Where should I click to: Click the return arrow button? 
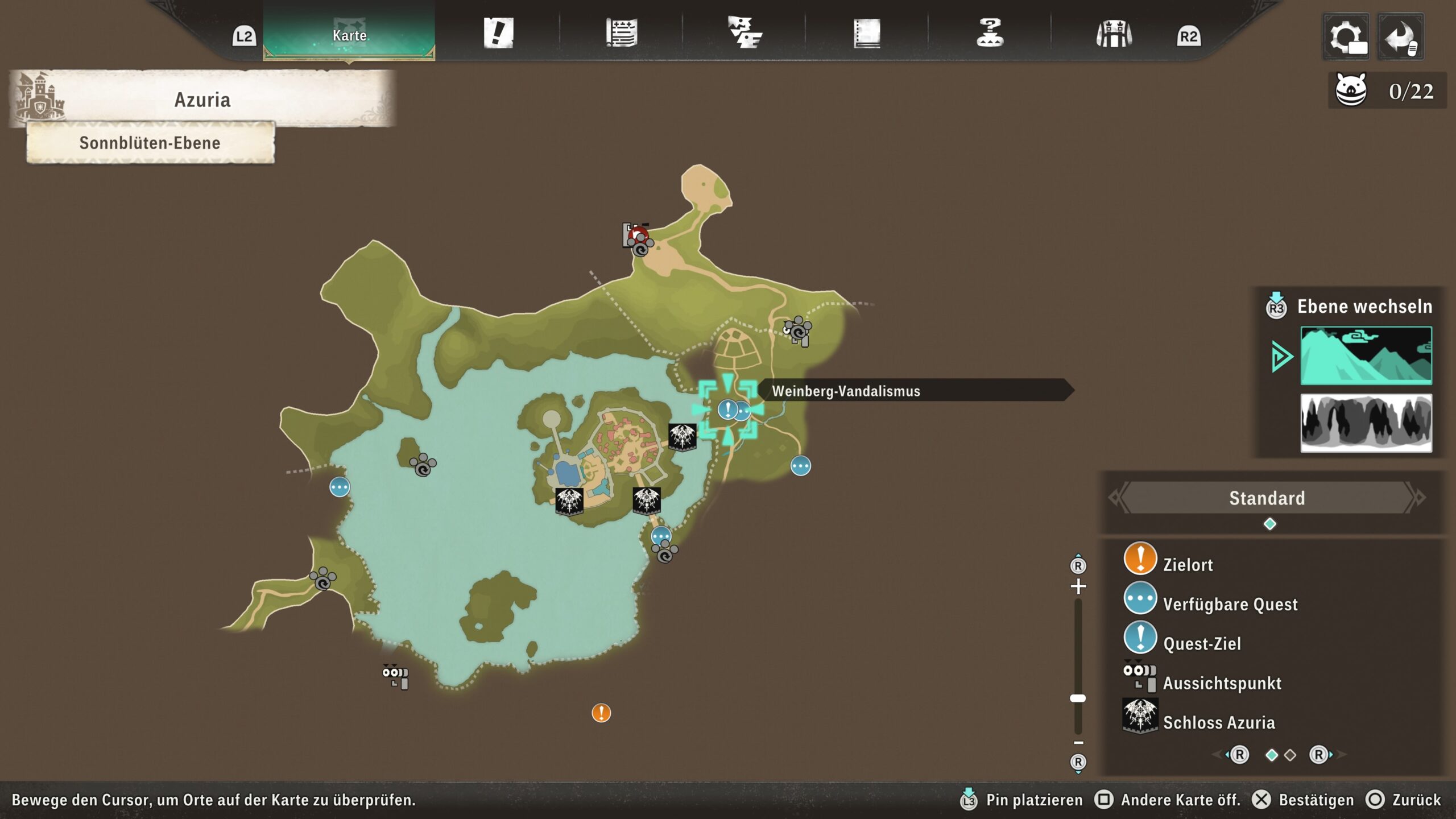(1400, 38)
